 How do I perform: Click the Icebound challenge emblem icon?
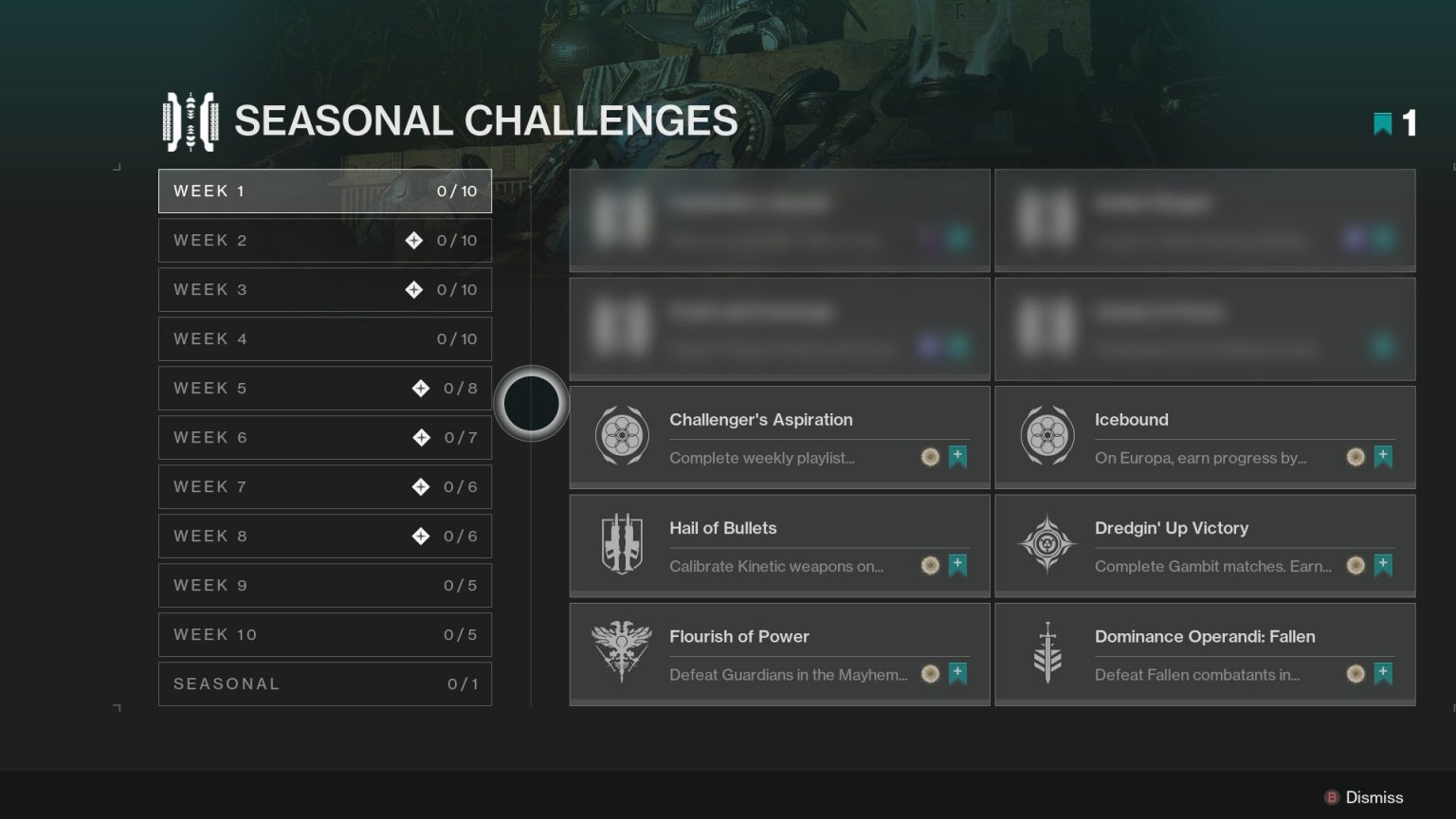click(1047, 435)
